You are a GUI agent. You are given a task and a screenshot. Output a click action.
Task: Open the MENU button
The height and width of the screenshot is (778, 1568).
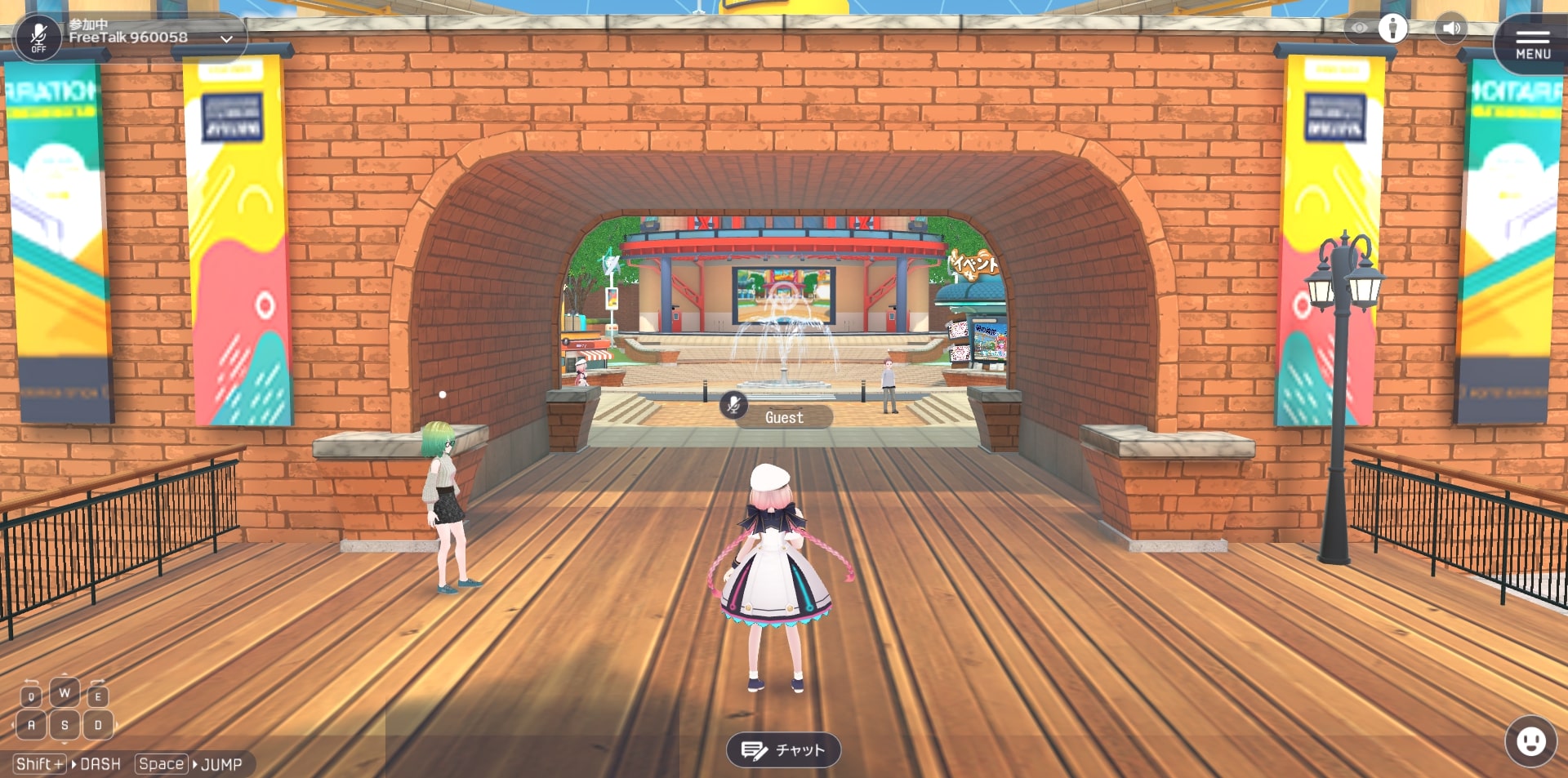coord(1533,44)
